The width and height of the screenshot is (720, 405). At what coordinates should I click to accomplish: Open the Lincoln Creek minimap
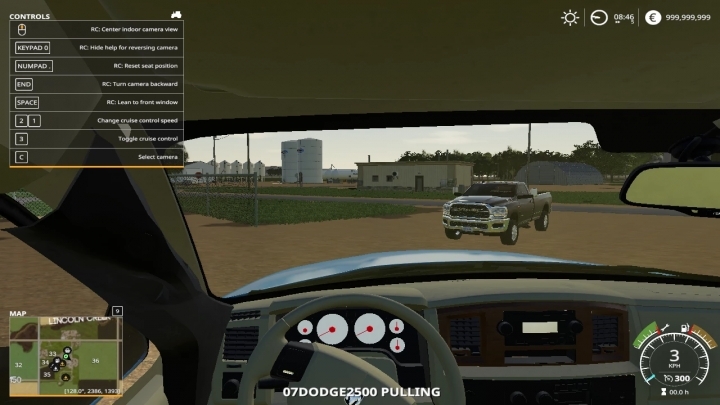[x=66, y=352]
